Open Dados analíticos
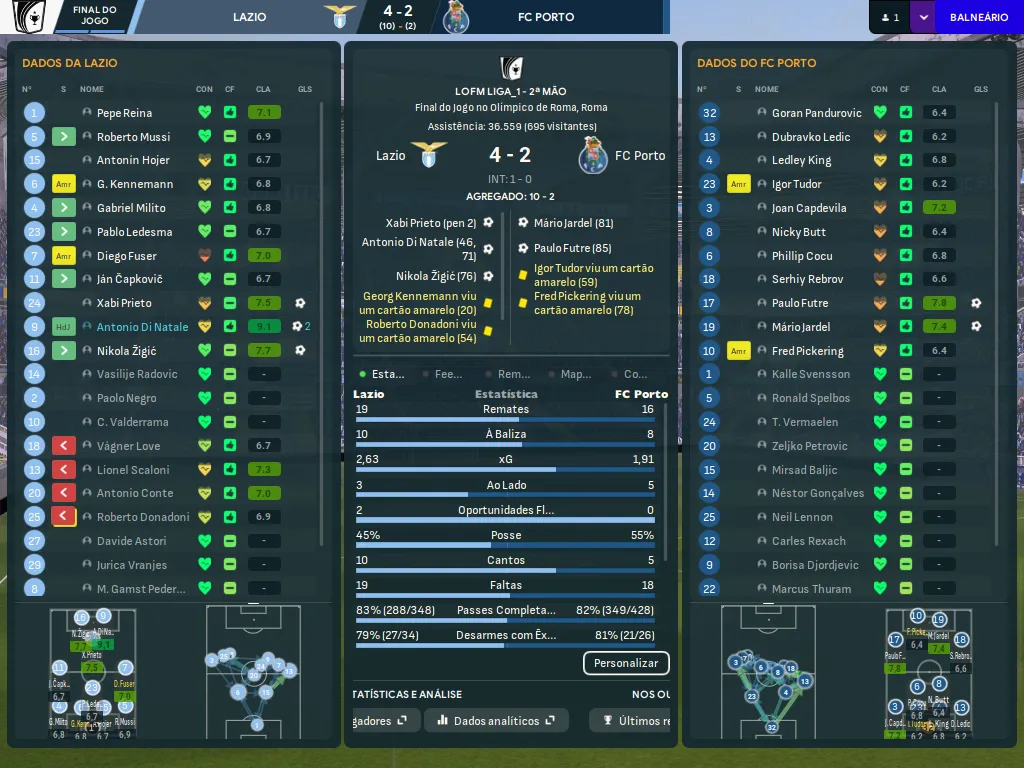 tap(496, 720)
